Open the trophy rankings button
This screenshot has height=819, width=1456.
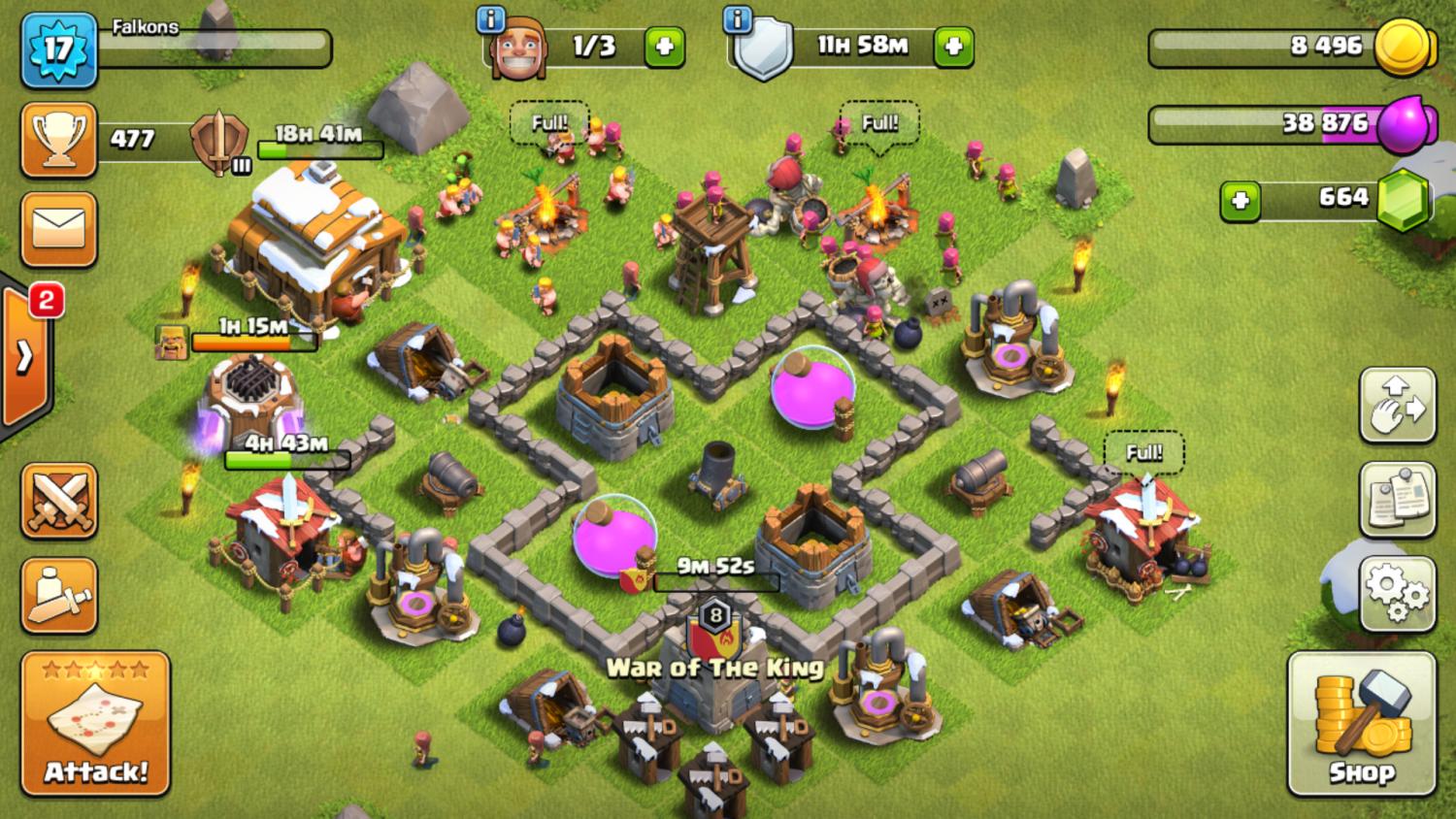(58, 141)
